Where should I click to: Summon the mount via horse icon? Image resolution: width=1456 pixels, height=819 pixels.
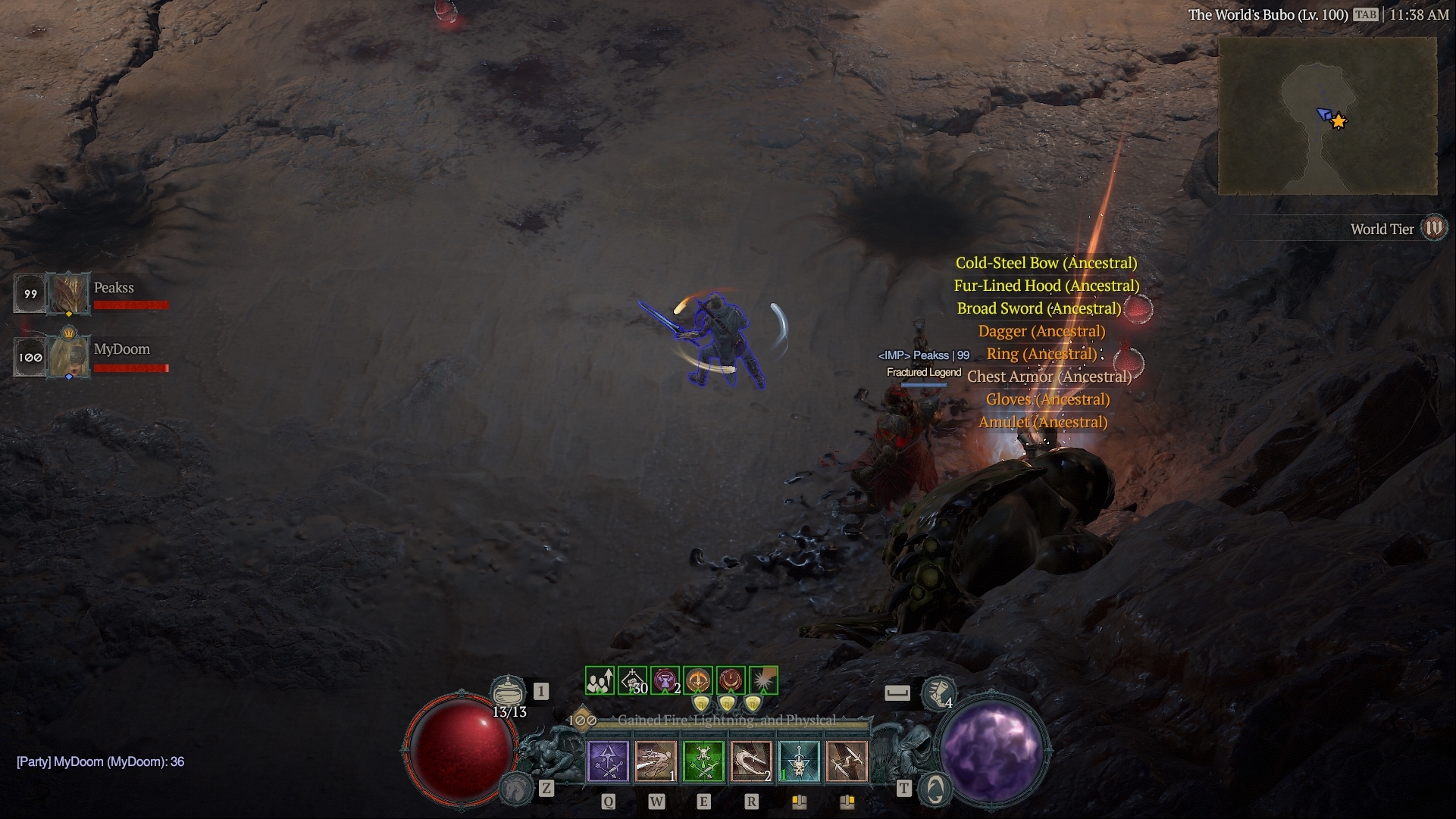[x=517, y=789]
